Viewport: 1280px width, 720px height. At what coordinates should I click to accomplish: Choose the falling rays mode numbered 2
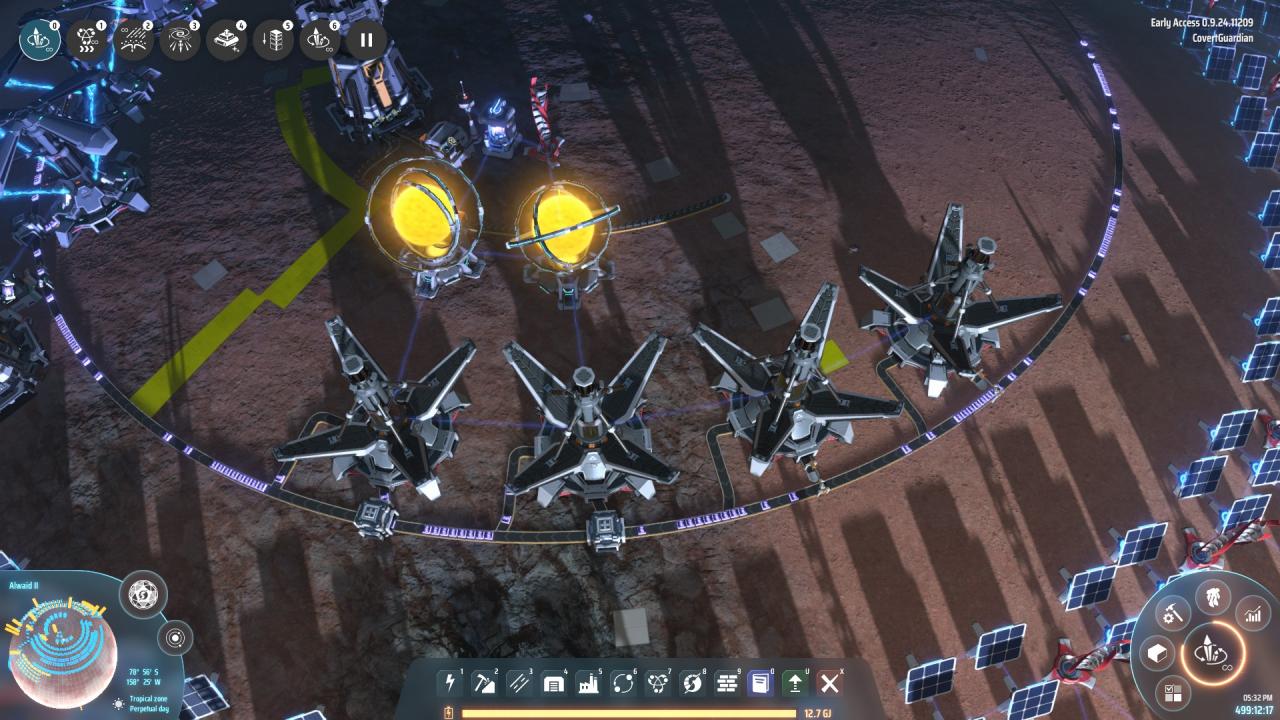click(x=134, y=40)
